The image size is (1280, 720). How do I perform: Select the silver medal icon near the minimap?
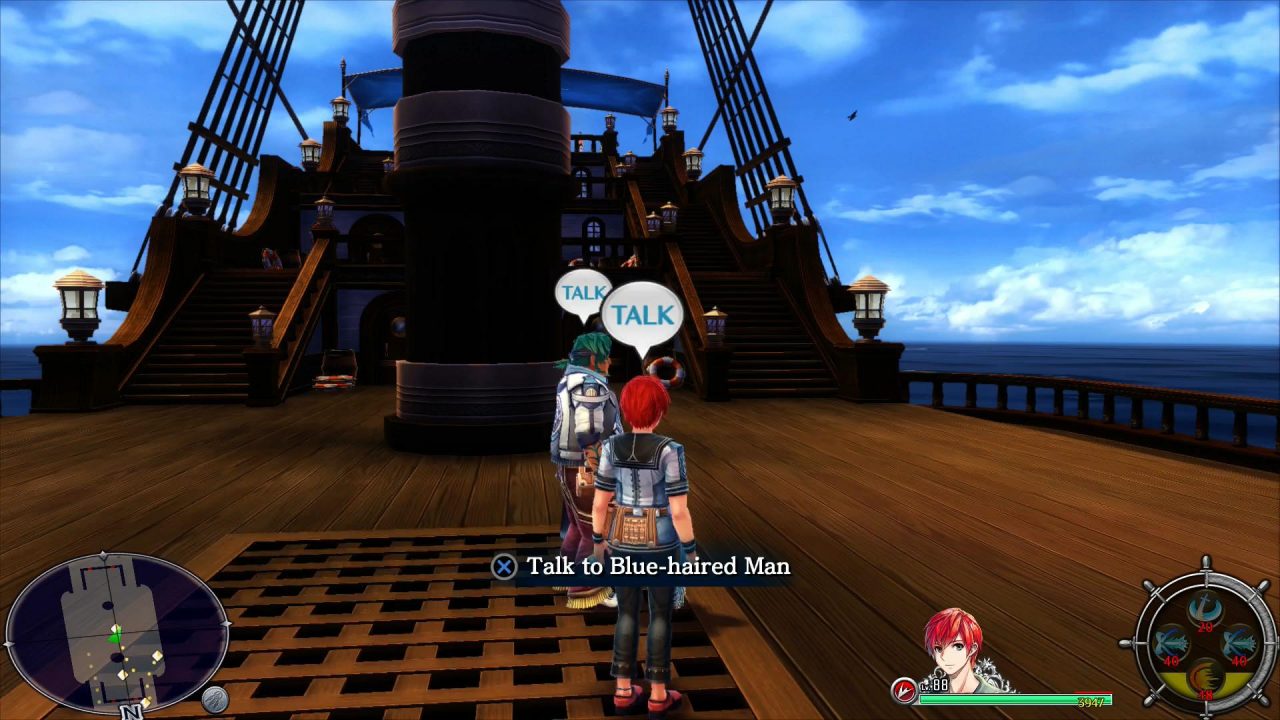point(215,700)
